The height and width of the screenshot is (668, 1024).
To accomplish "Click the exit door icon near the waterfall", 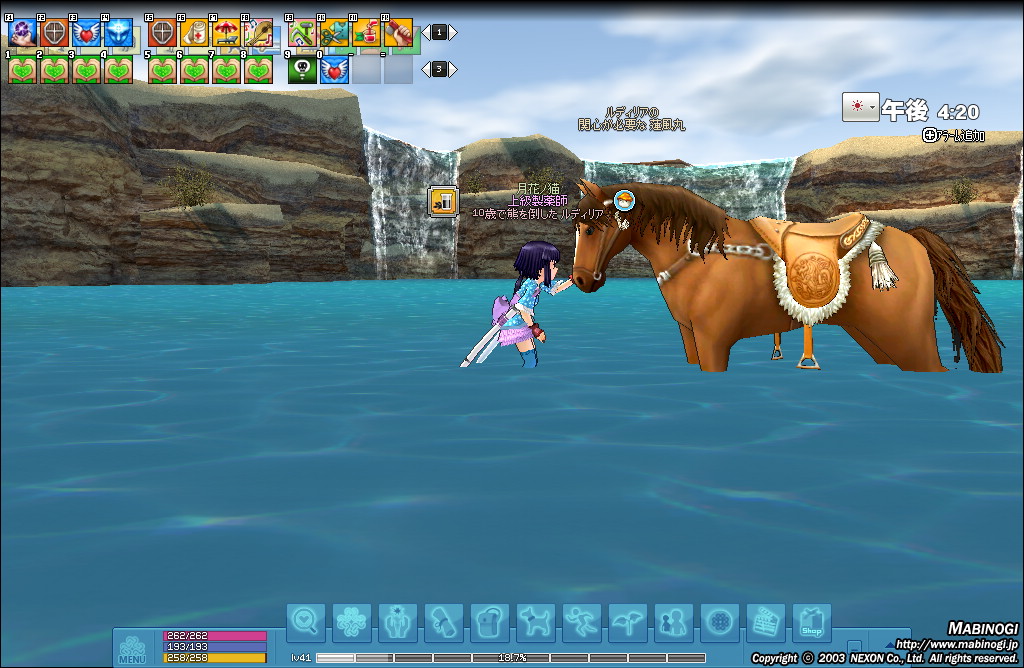I will pos(443,201).
